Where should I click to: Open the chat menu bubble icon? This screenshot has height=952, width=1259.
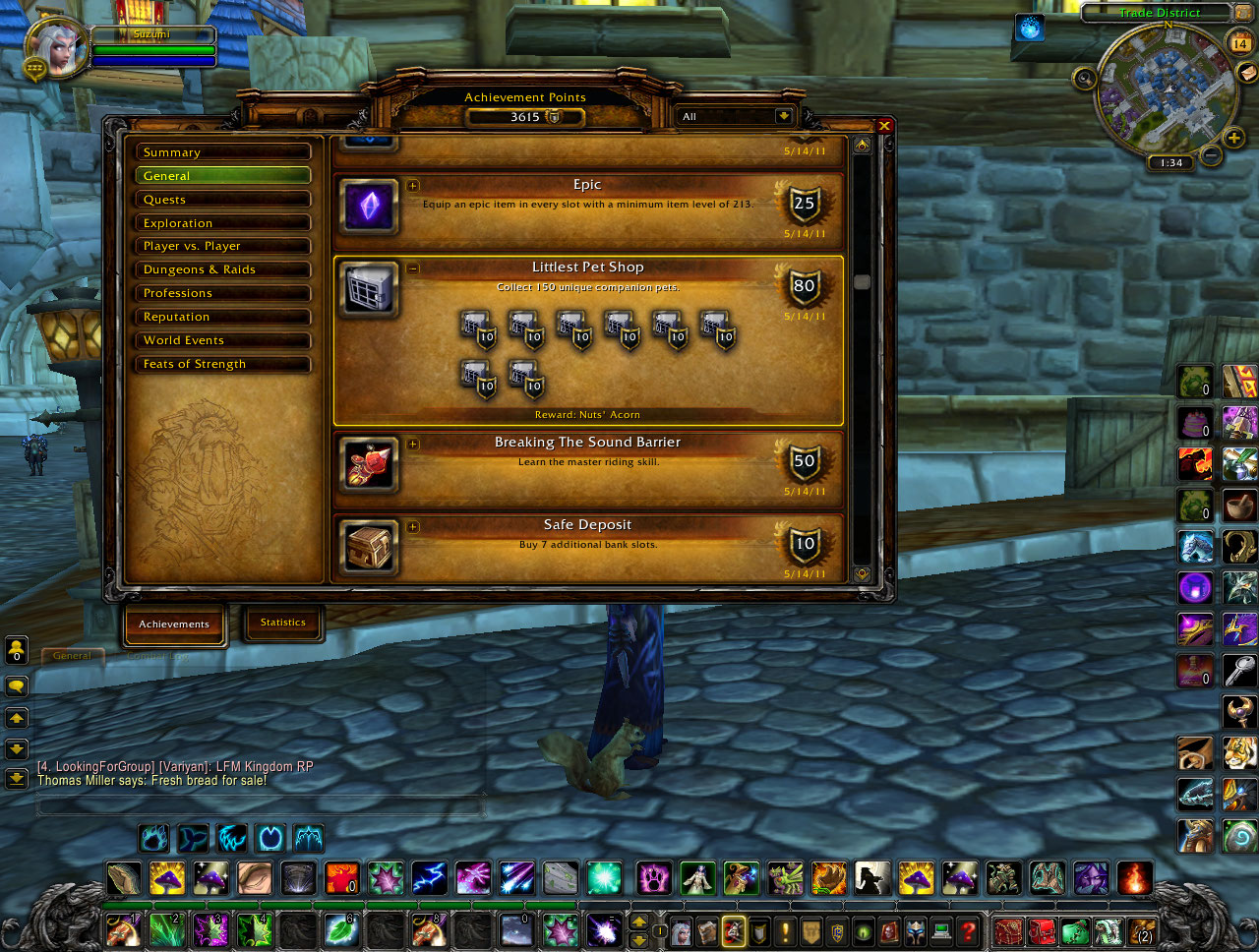click(16, 685)
